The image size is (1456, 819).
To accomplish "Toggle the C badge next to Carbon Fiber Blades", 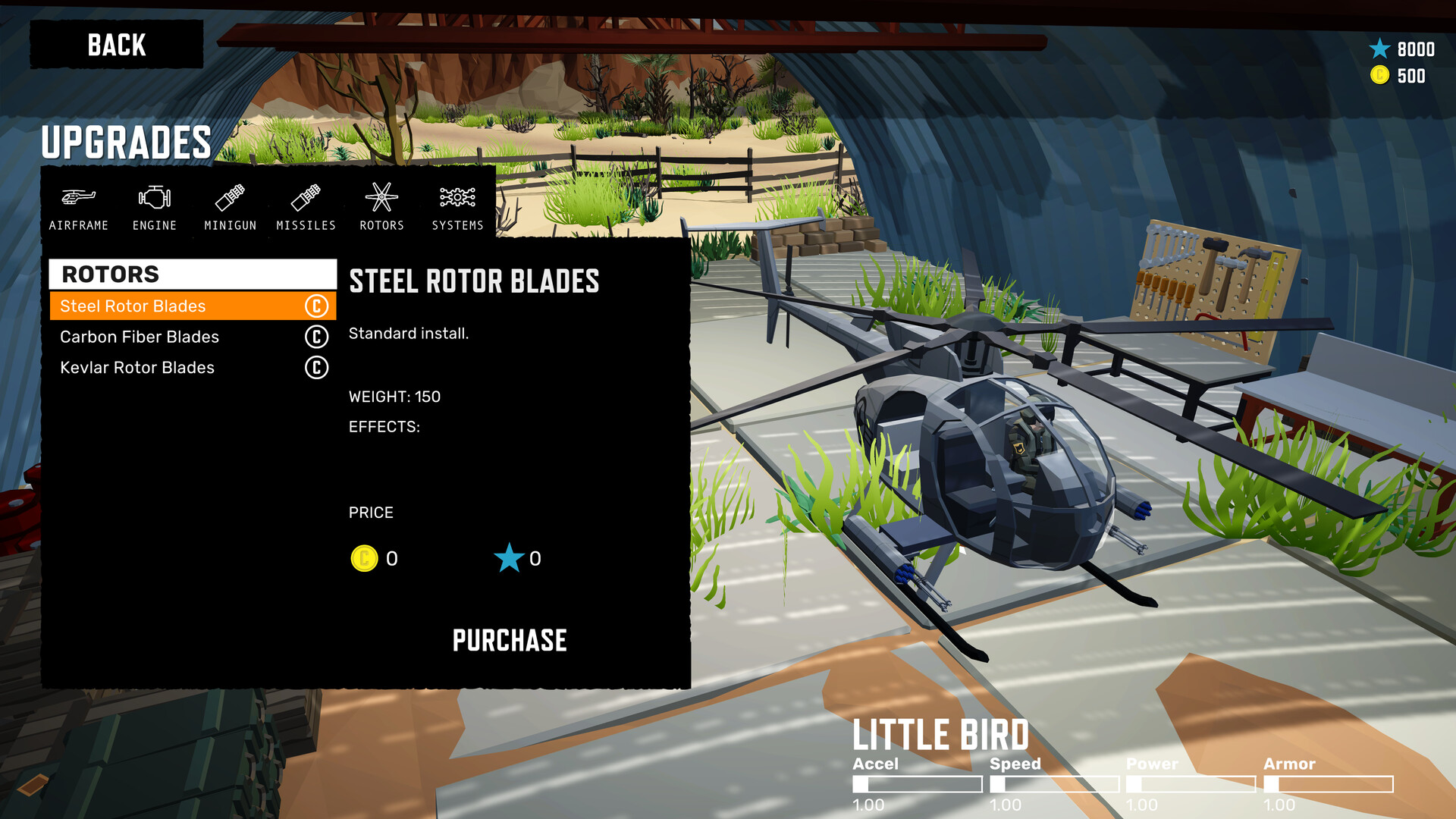I will coord(315,337).
